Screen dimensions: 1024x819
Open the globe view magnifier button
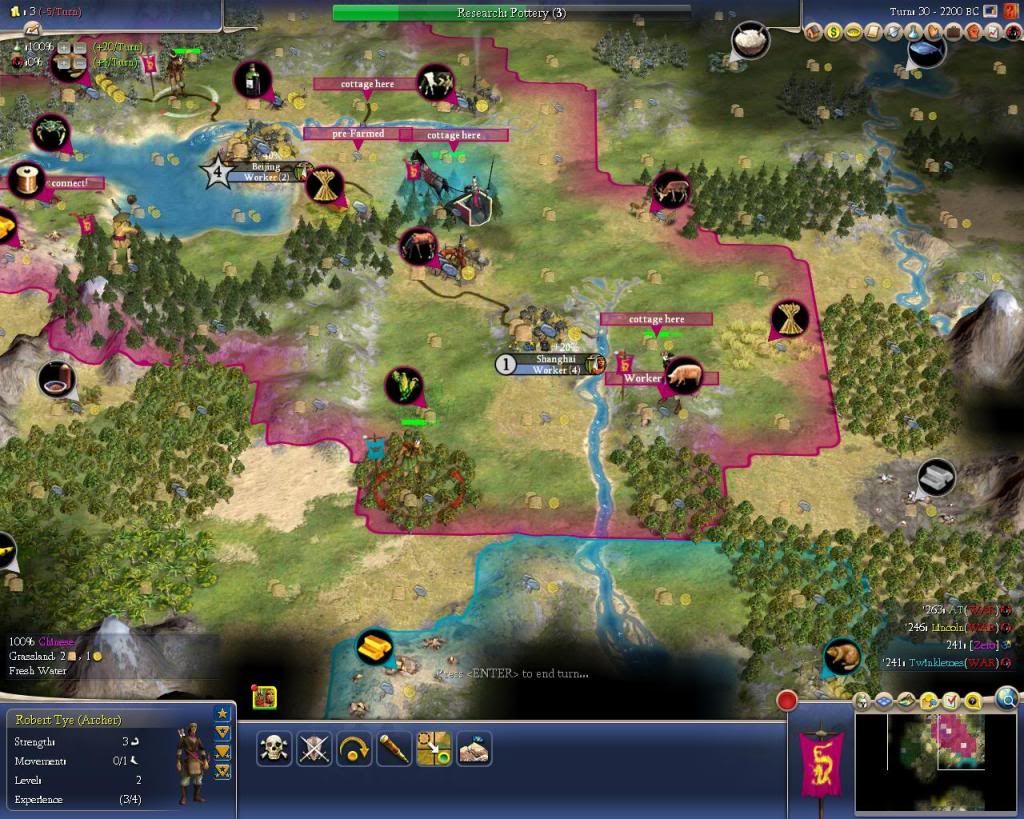[1007, 698]
